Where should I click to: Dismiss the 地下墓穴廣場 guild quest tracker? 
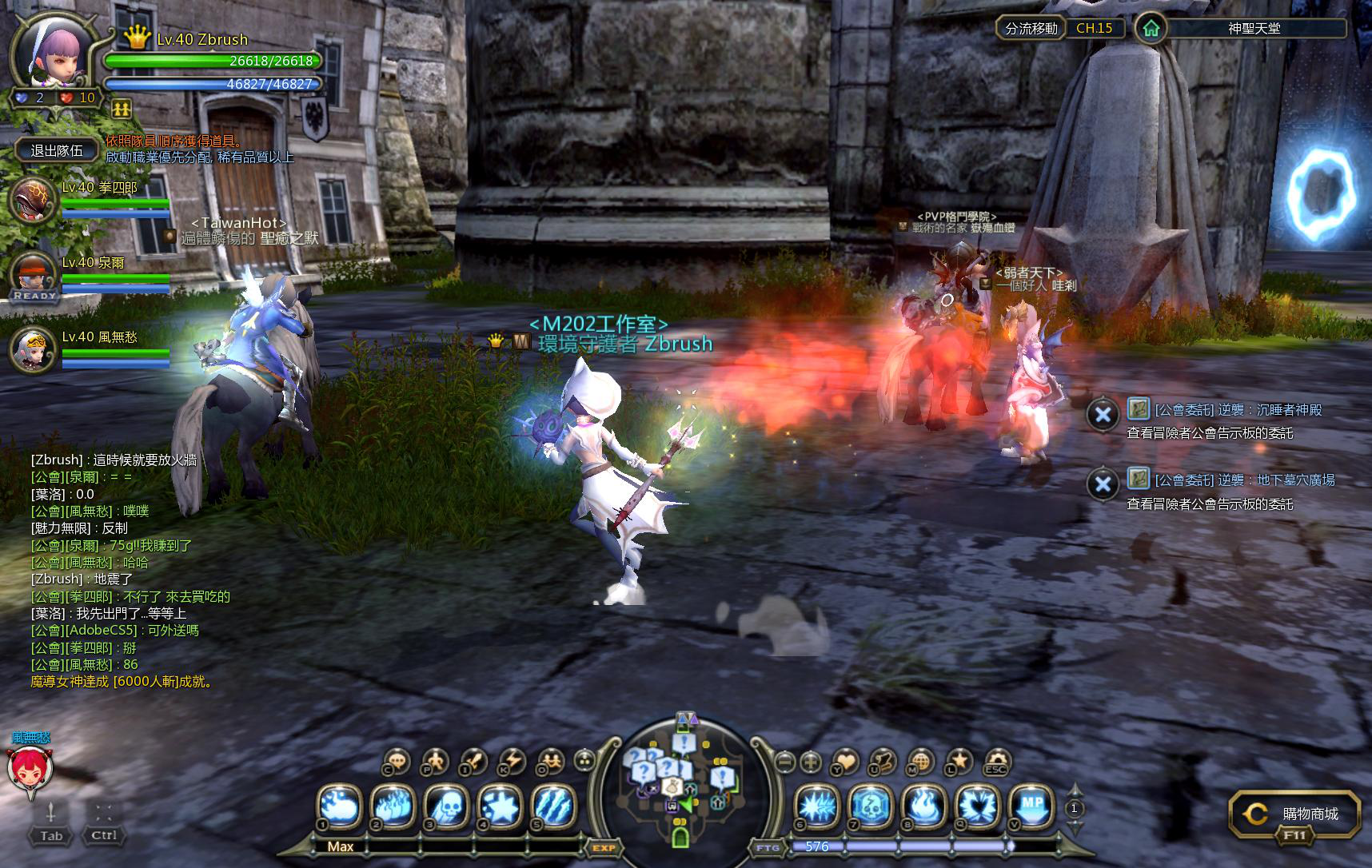(1103, 484)
